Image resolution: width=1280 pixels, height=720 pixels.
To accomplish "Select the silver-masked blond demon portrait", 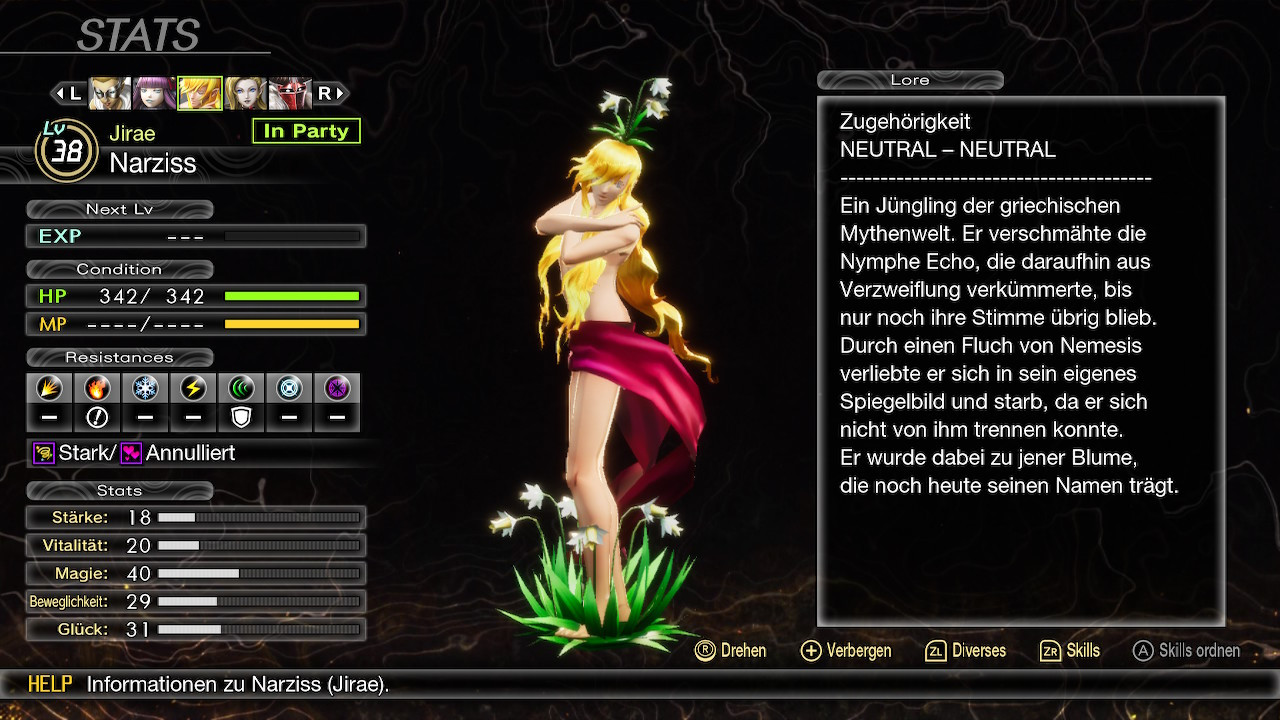I will [x=109, y=93].
